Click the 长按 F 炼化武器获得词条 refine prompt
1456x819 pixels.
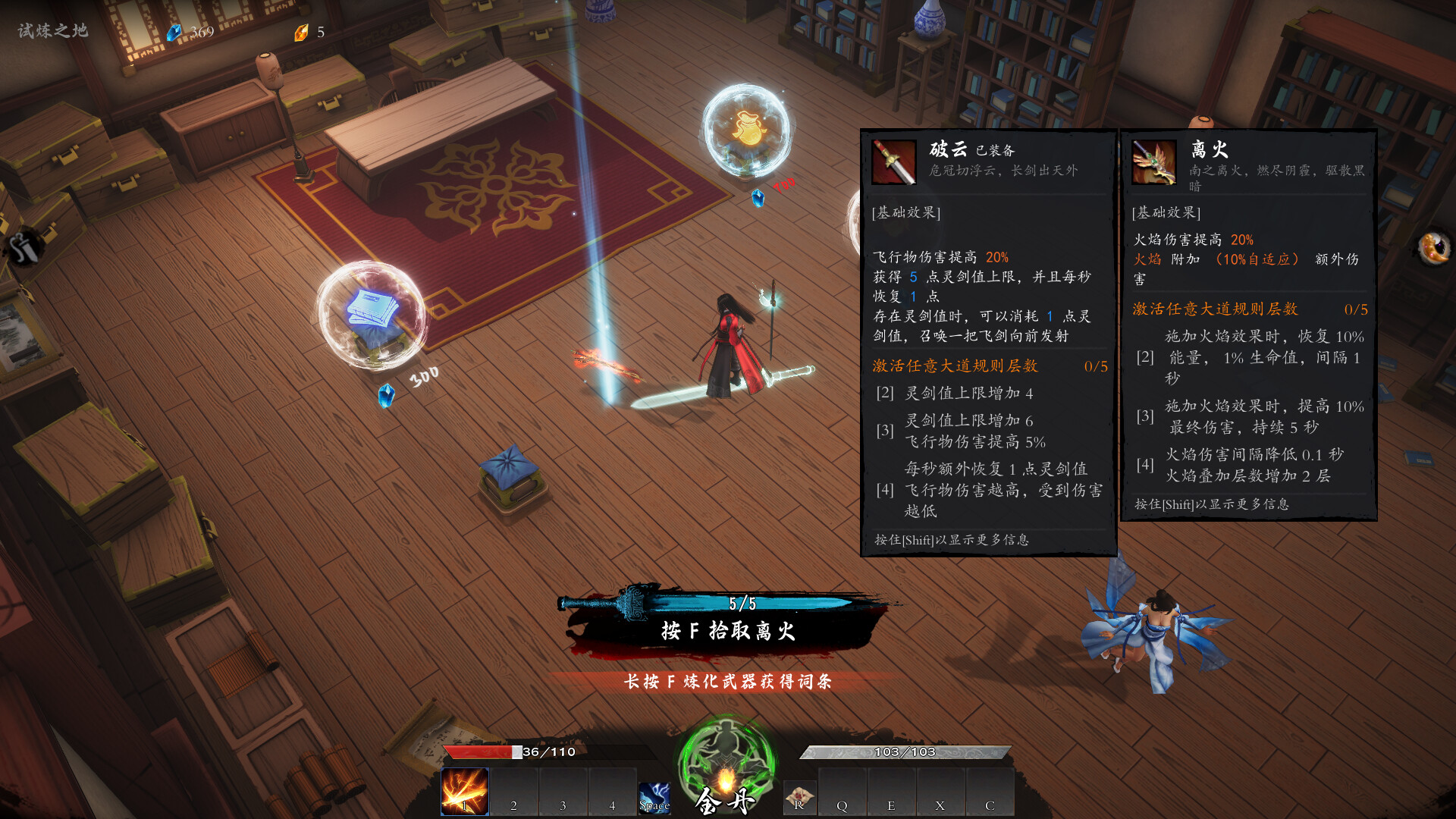pyautogui.click(x=729, y=682)
